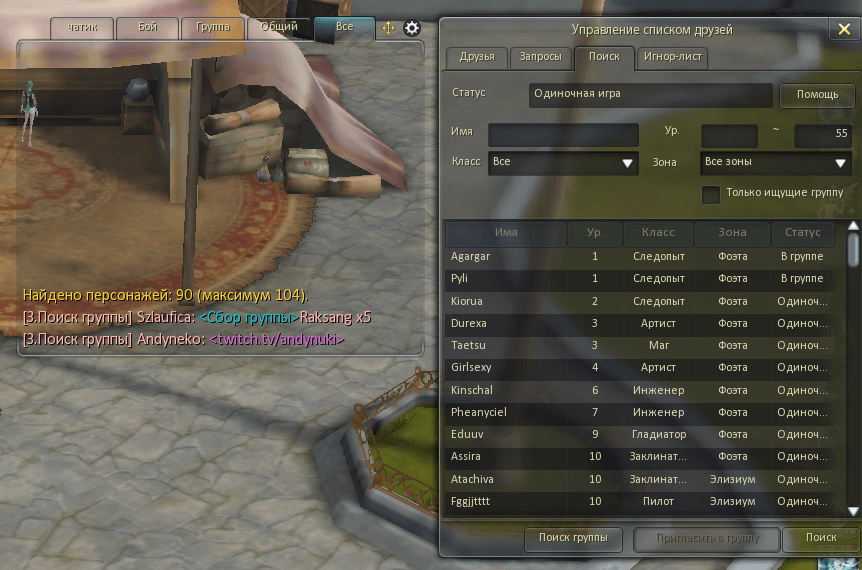Open chat settings gear icon
Viewport: 862px width, 570px height.
(411, 28)
